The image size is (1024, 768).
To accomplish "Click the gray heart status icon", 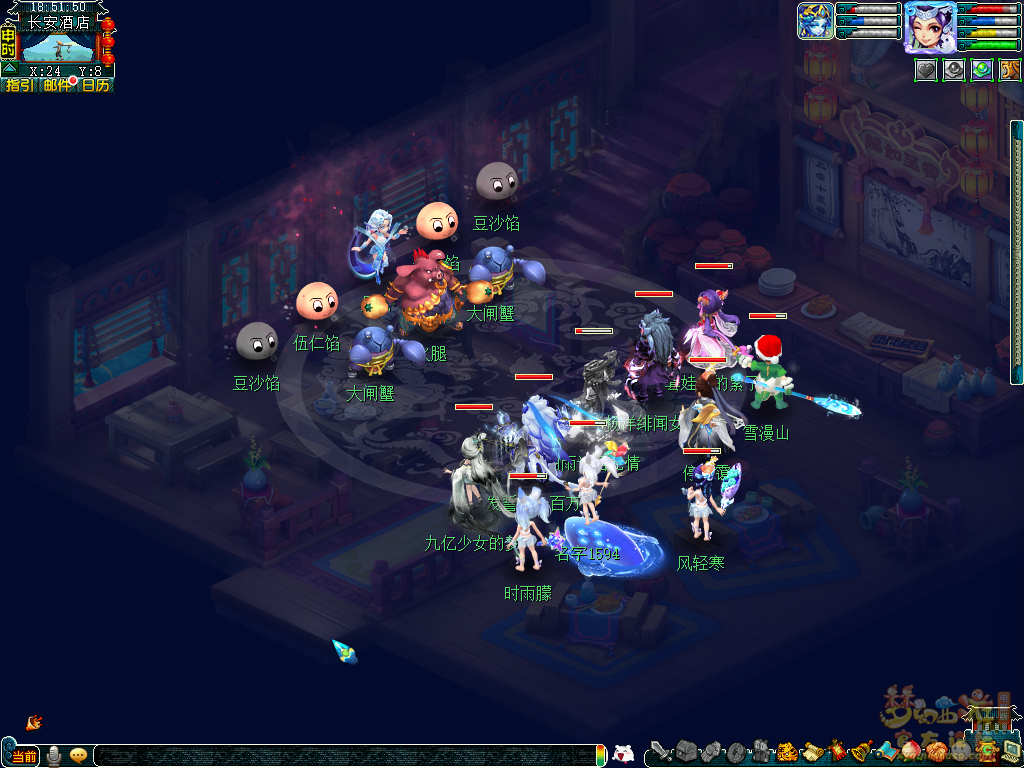I will 925,70.
